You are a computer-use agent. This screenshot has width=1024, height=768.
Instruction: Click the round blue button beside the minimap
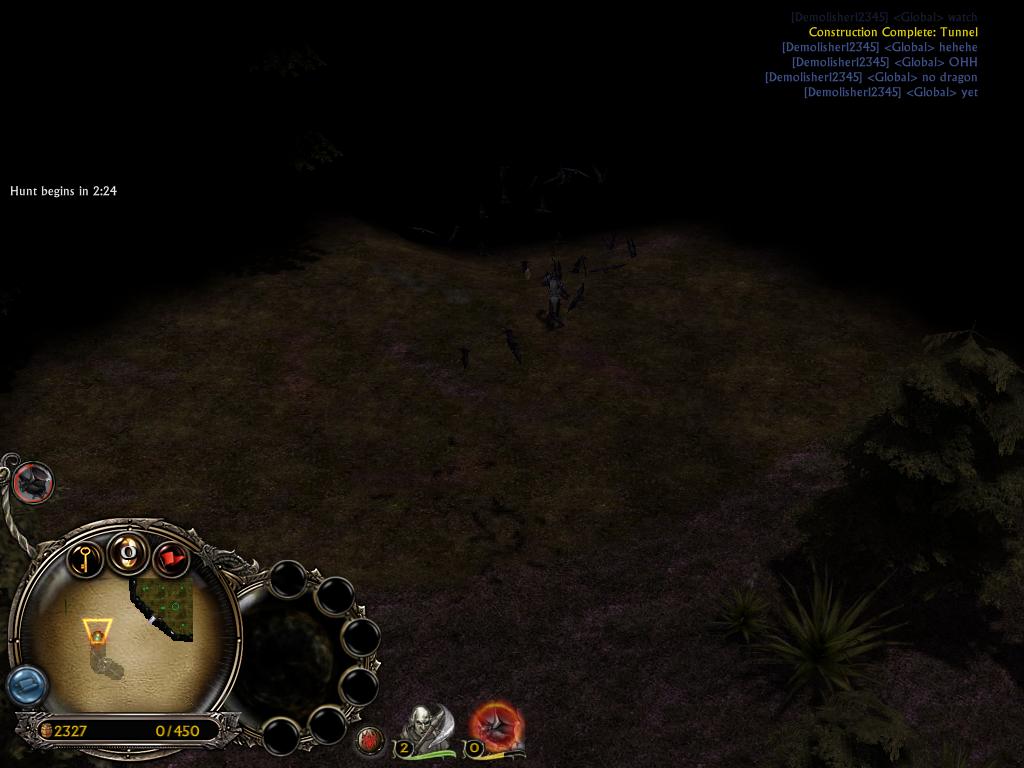27,686
